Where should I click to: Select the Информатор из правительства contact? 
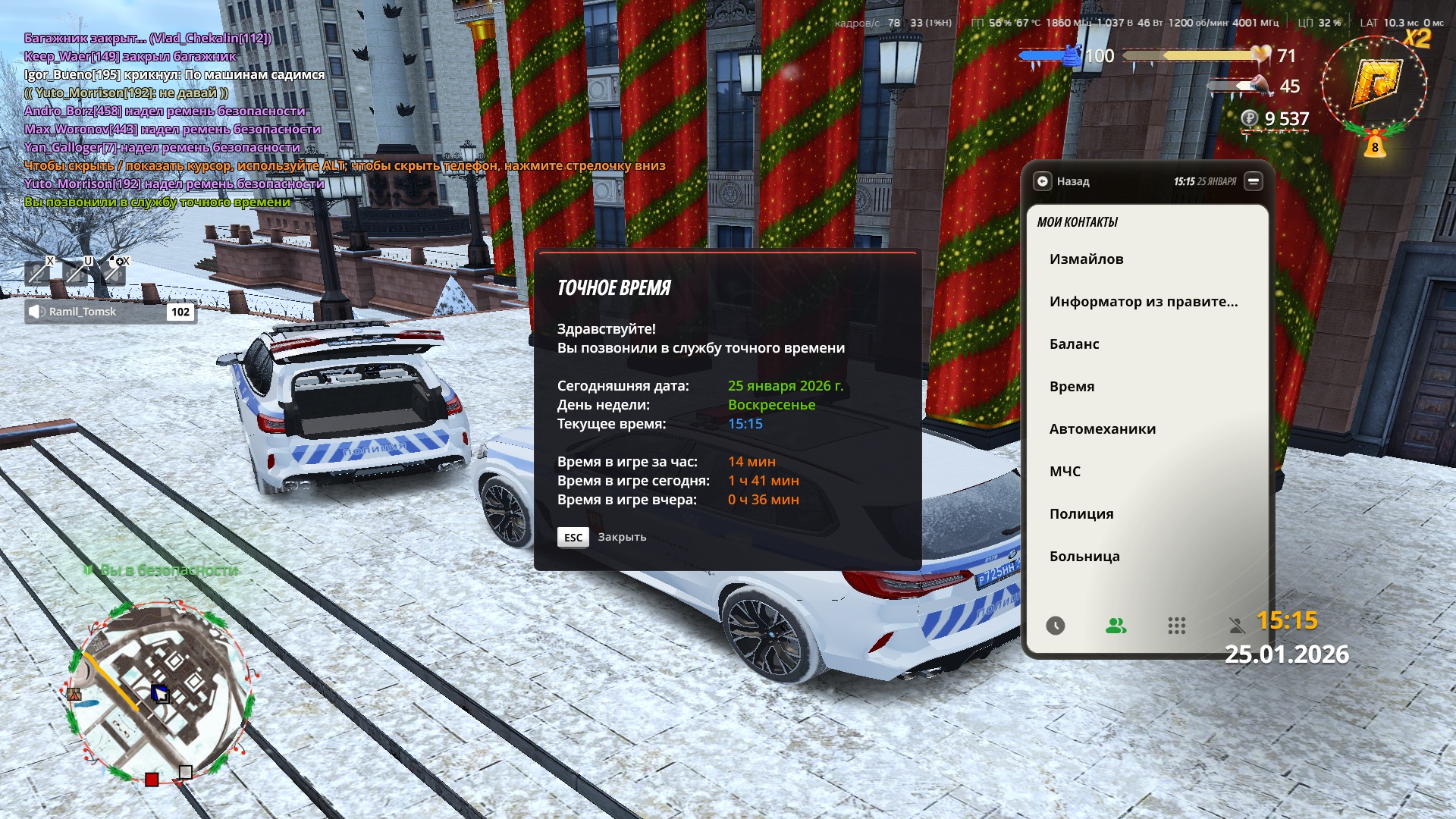tap(1143, 302)
